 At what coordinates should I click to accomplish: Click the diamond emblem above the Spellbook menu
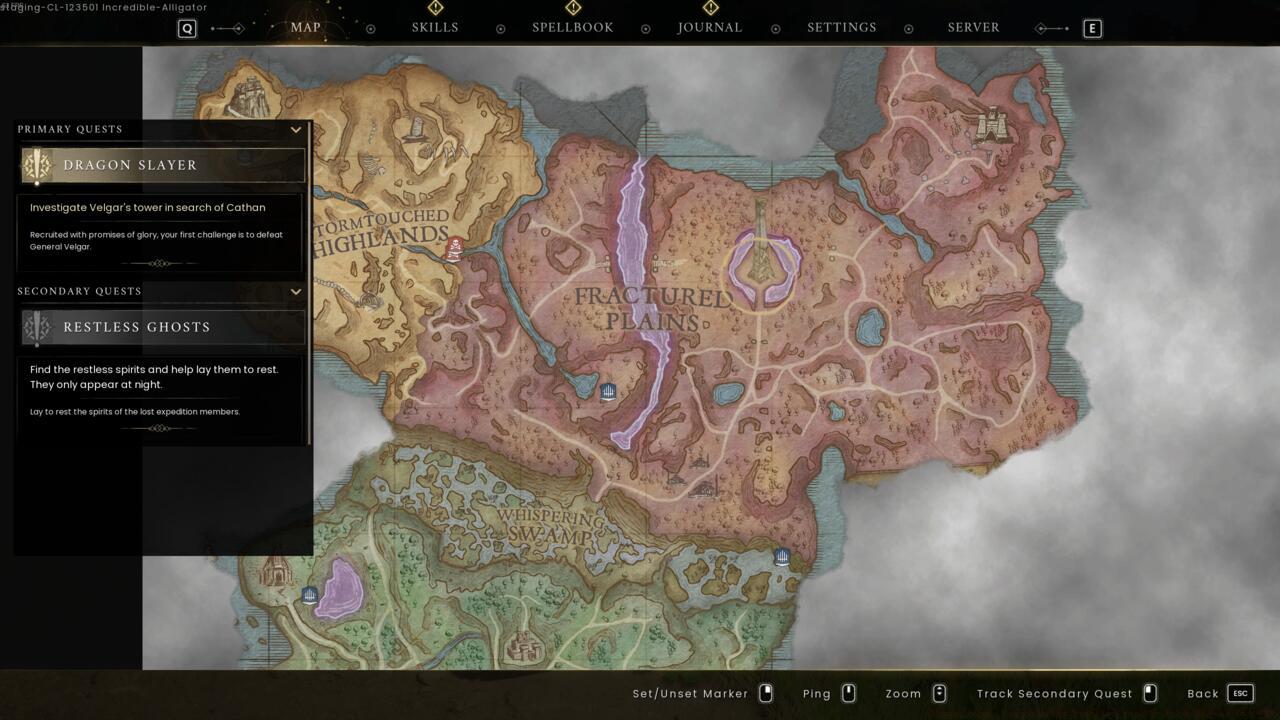573,7
